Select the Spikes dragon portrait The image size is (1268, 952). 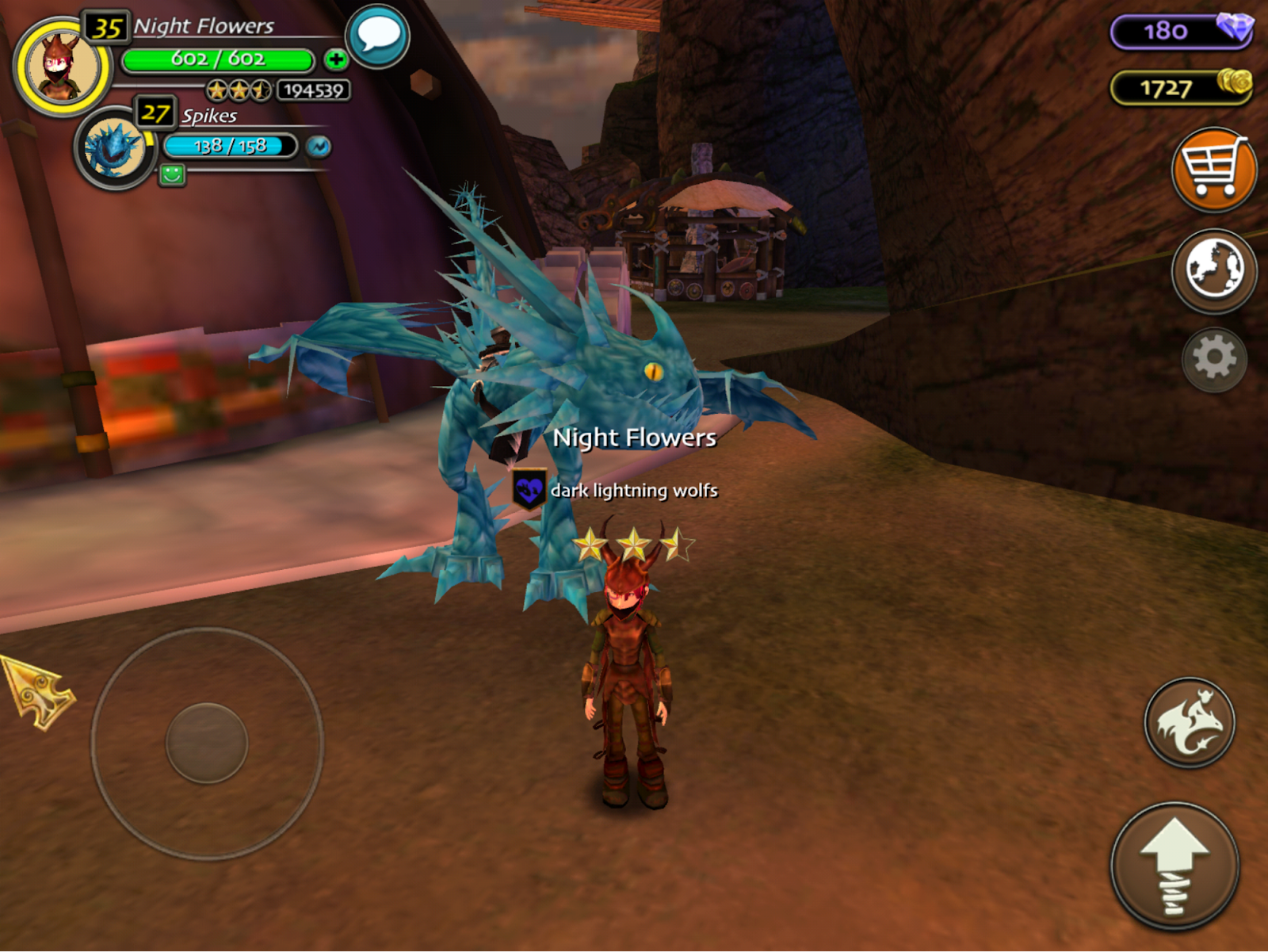[x=115, y=147]
